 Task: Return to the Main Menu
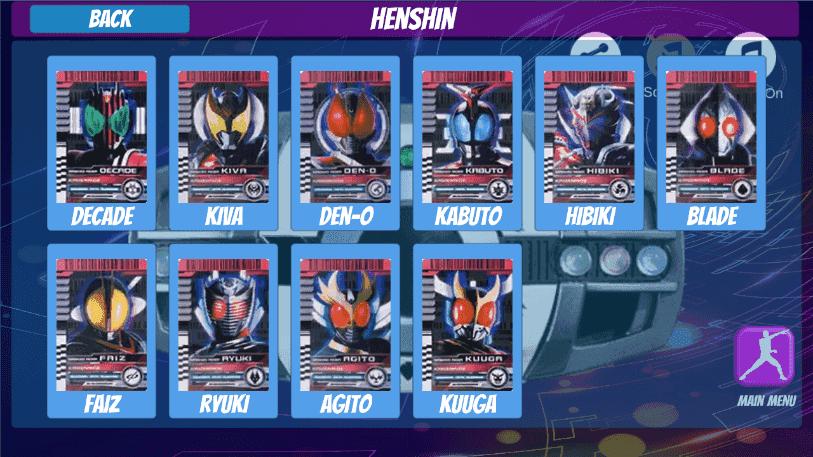pyautogui.click(x=765, y=358)
